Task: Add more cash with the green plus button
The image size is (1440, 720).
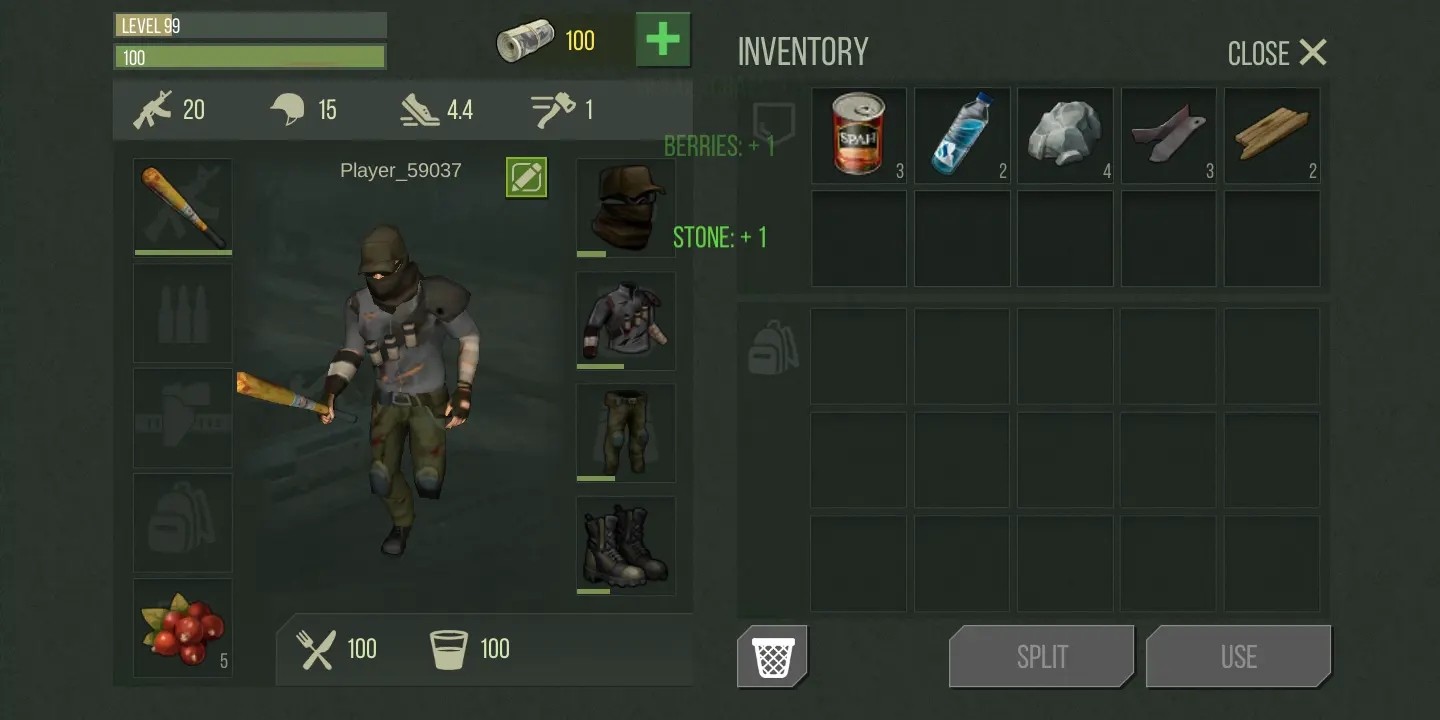Action: [663, 40]
